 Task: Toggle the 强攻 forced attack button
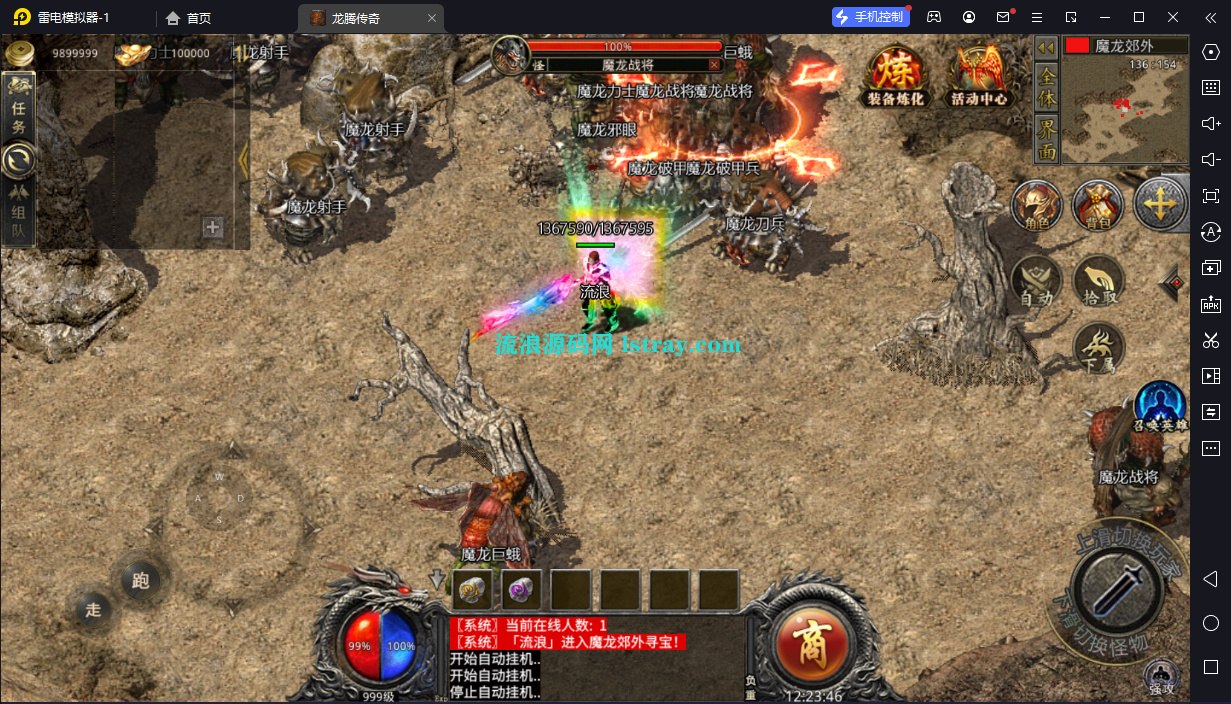pyautogui.click(x=1160, y=678)
